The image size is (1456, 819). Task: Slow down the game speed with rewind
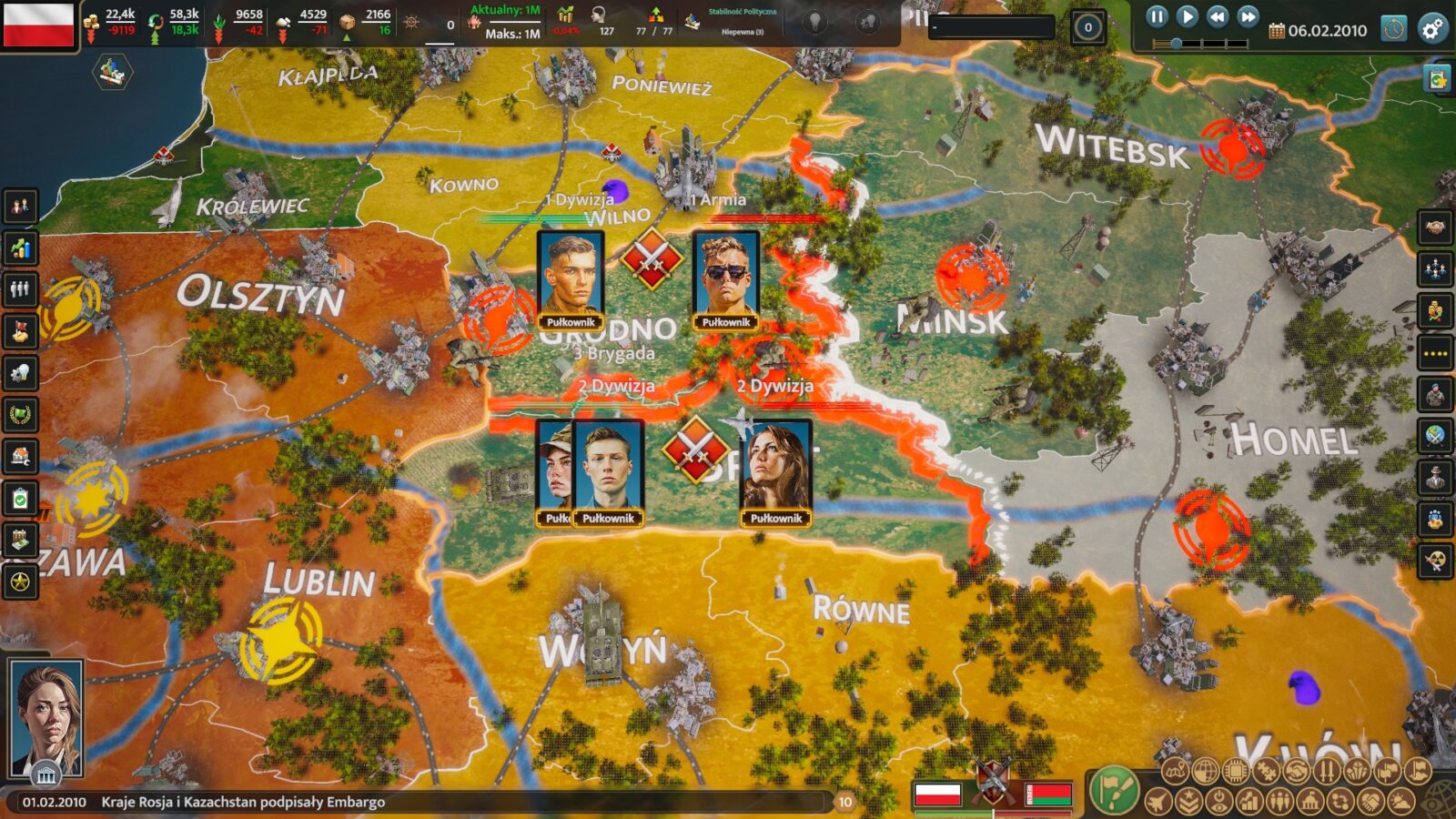tap(1218, 16)
